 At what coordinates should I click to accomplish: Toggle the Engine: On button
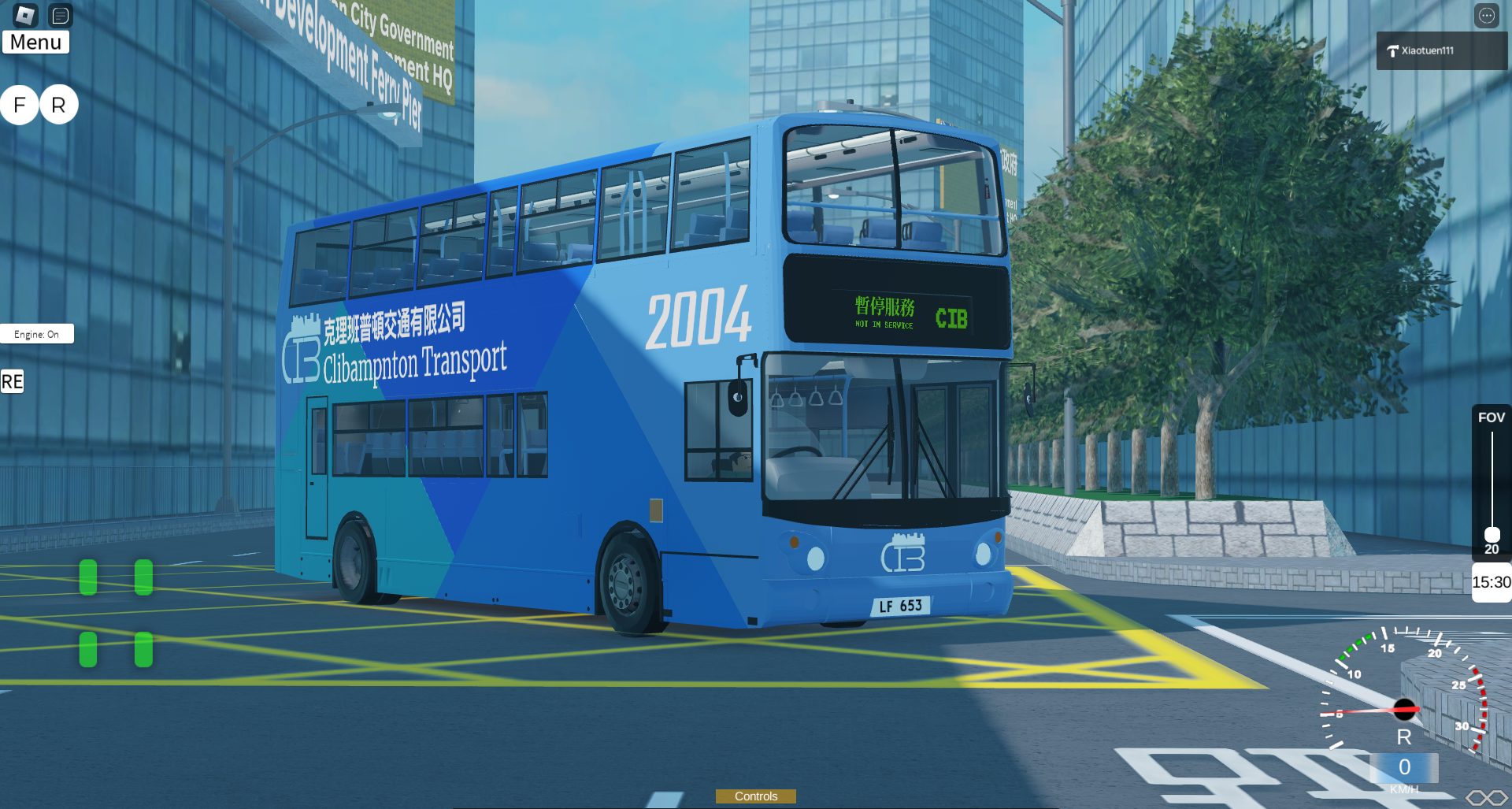[x=37, y=334]
